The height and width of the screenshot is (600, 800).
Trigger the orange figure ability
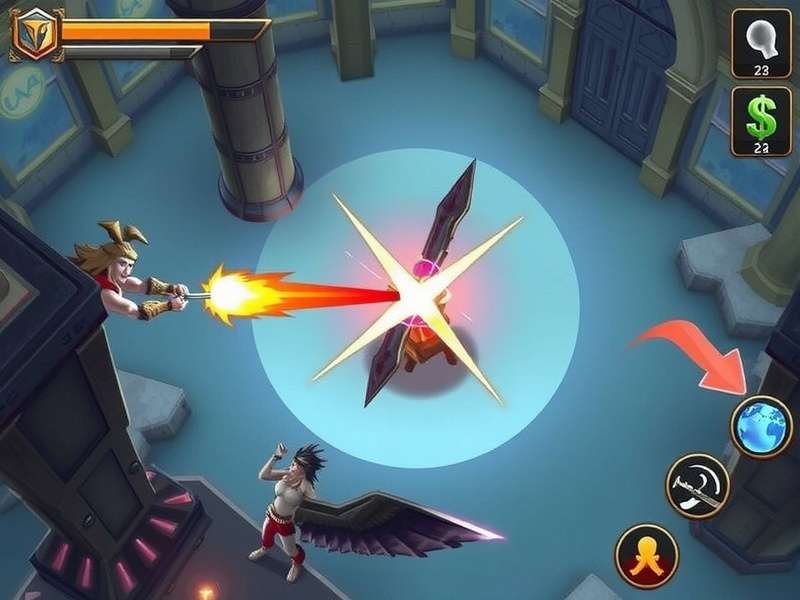click(x=646, y=556)
